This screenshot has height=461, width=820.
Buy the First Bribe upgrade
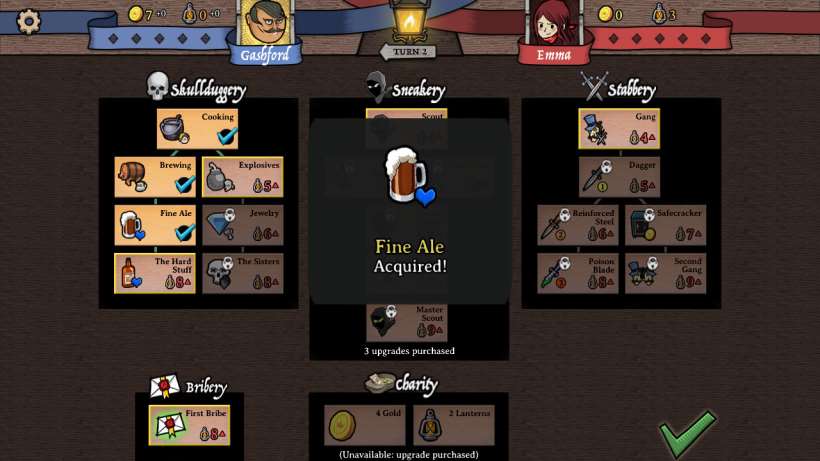(189, 425)
